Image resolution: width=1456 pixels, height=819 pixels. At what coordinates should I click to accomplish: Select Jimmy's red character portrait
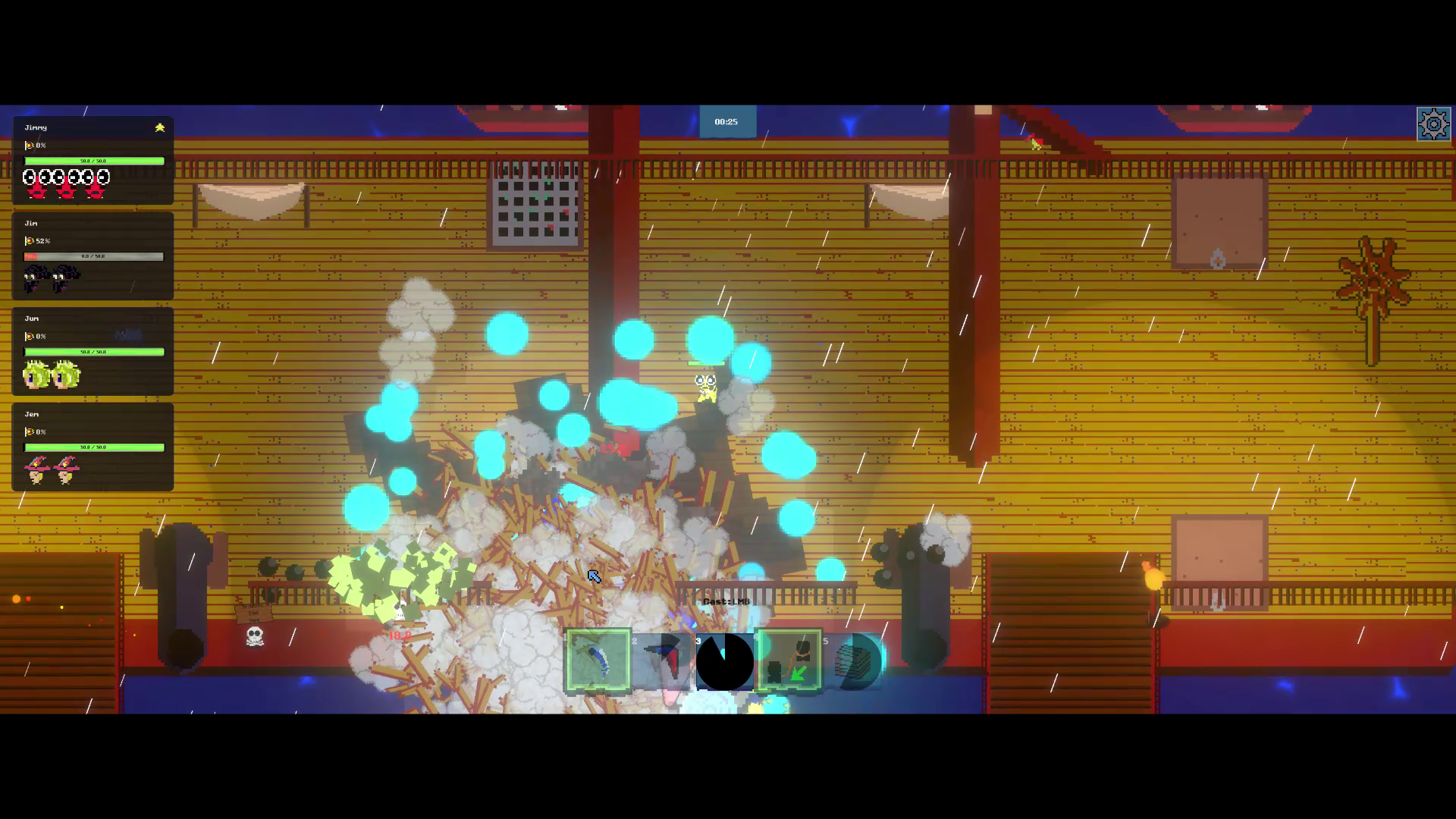(x=39, y=182)
